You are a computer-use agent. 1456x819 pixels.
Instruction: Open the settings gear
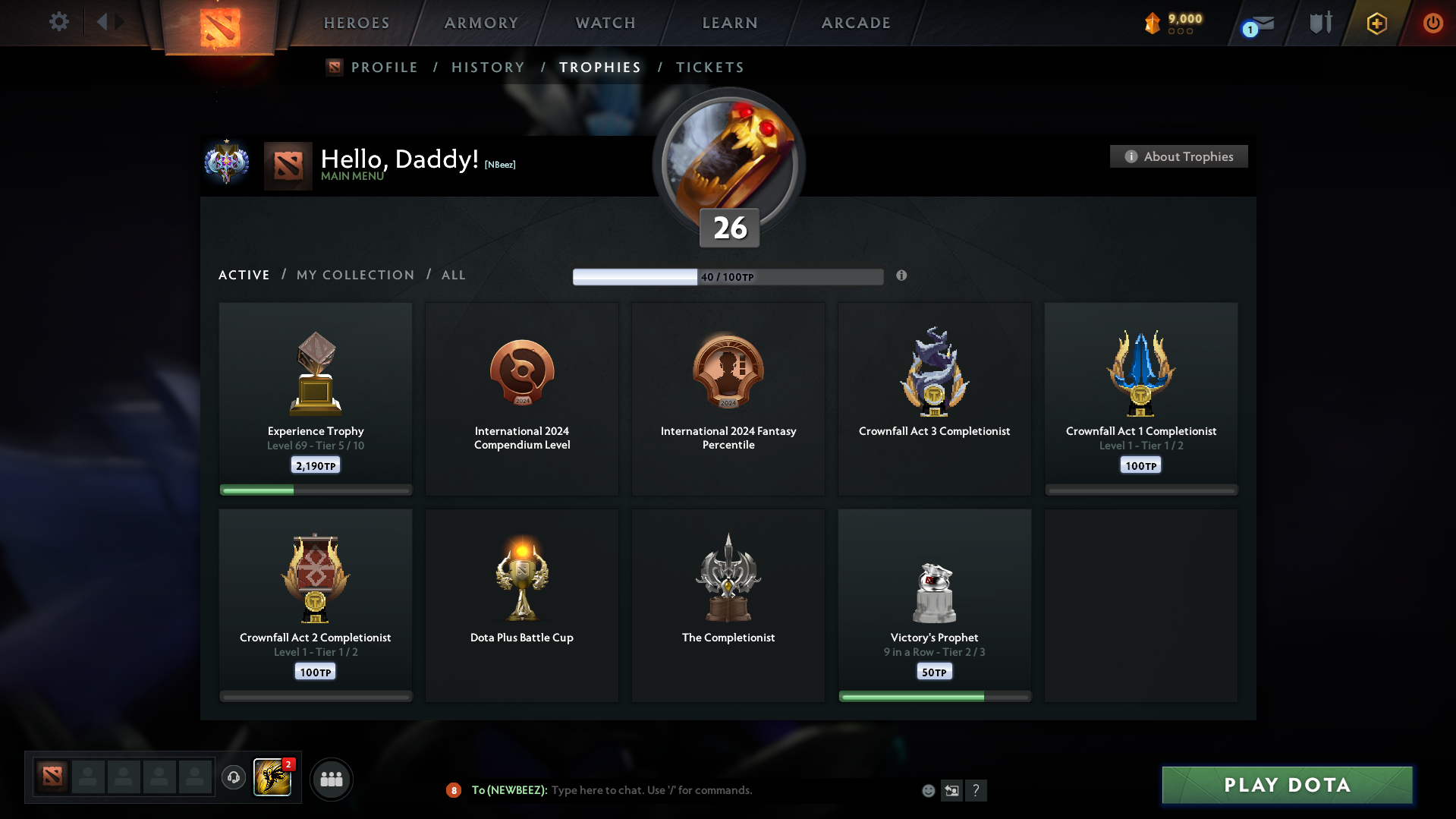[58, 22]
